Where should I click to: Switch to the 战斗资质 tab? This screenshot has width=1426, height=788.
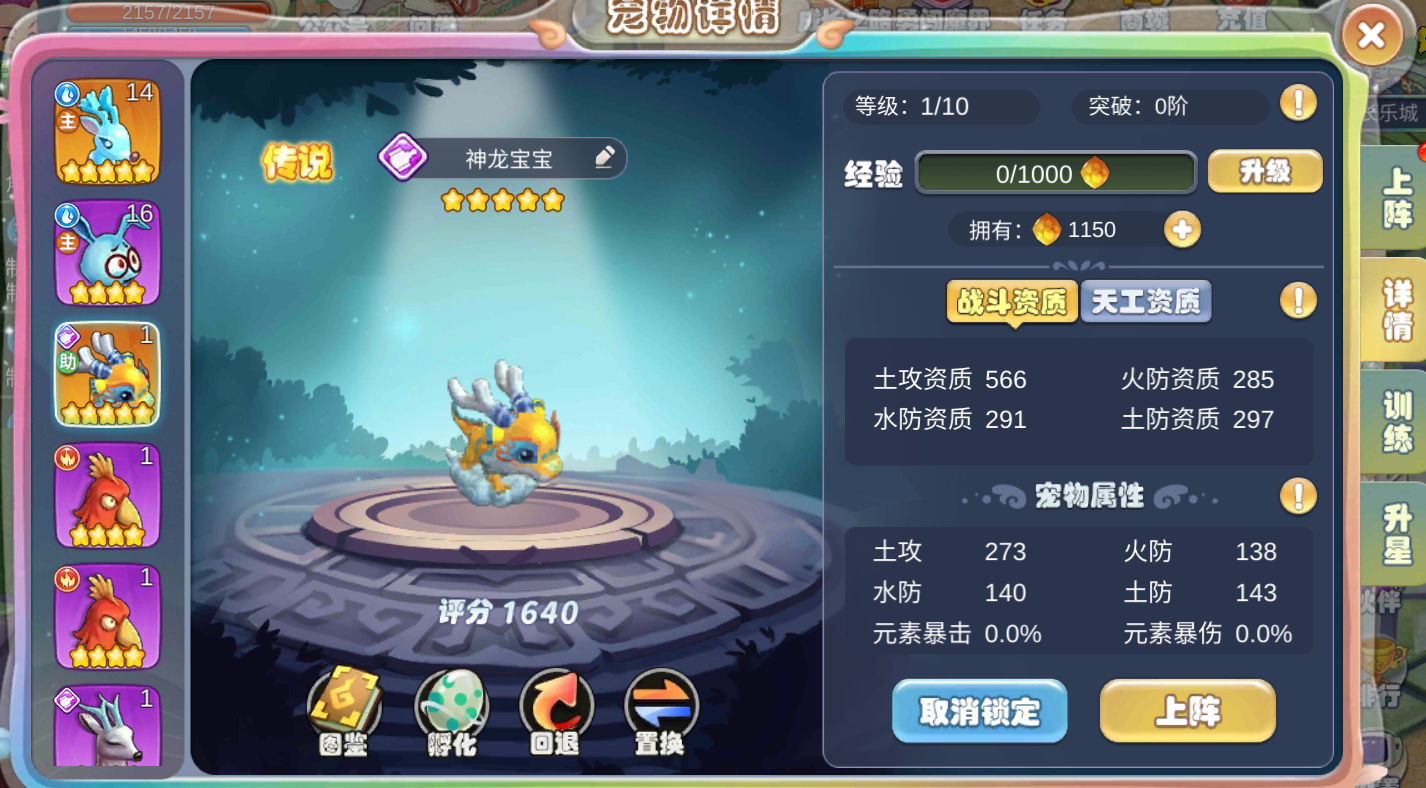(1012, 302)
